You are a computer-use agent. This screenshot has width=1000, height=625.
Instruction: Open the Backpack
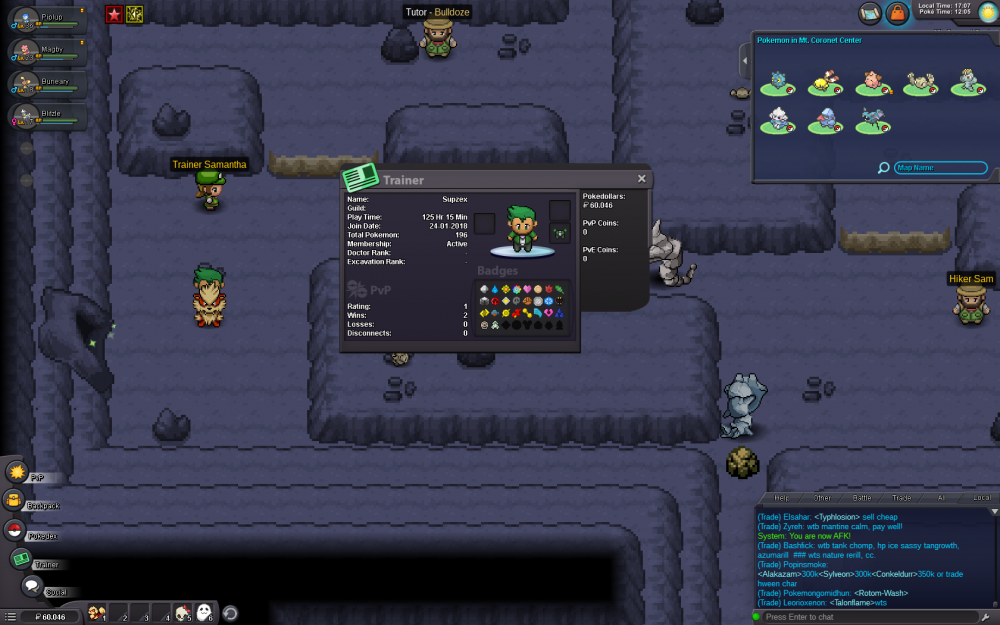15,501
